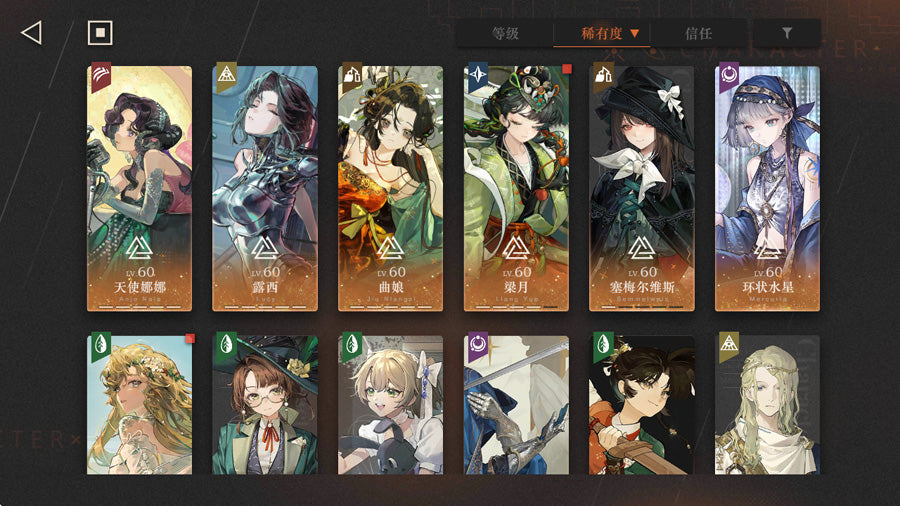Sort characters by 信任 trust

pyautogui.click(x=698, y=33)
